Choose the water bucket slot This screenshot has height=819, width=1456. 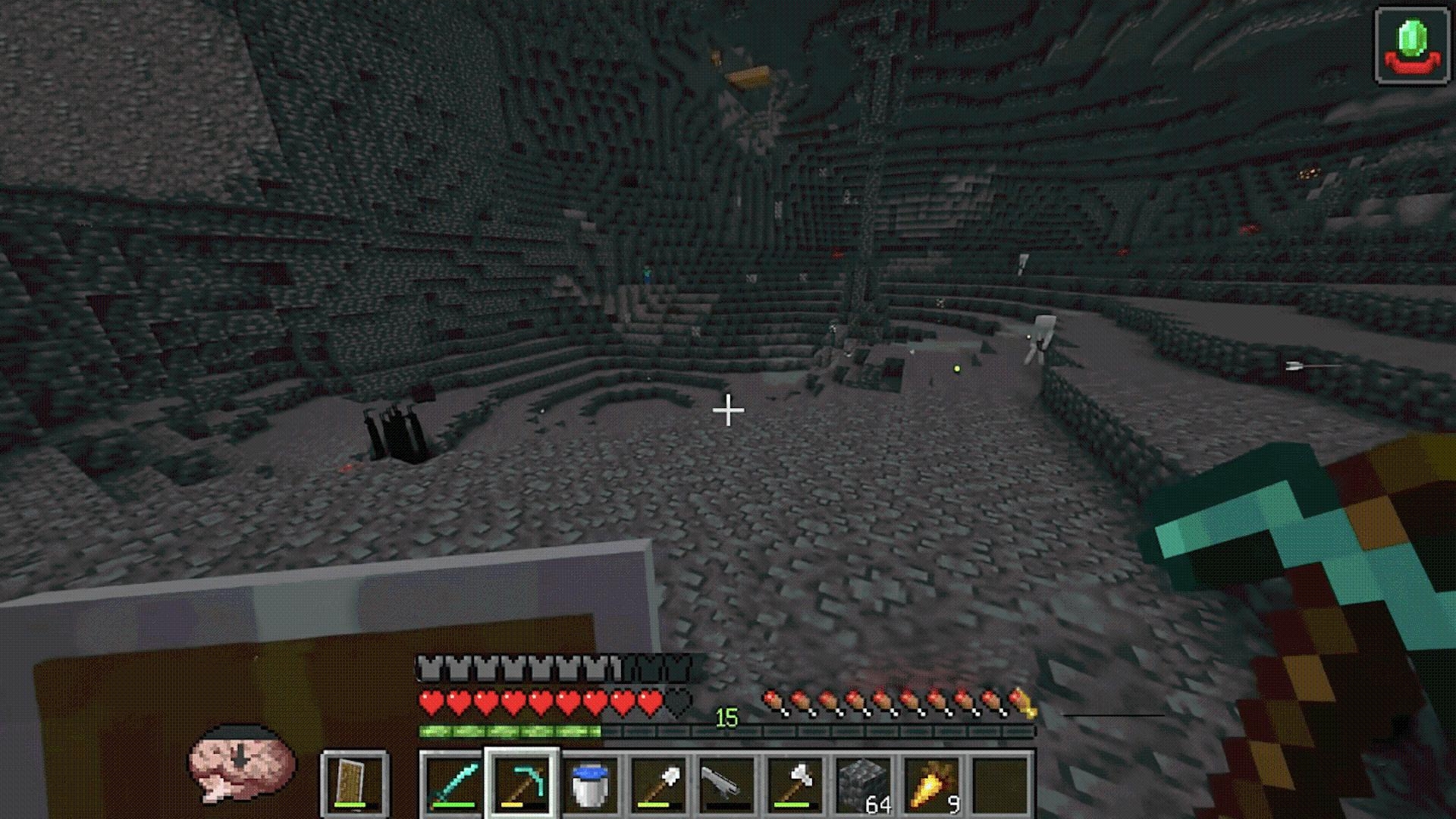590,785
